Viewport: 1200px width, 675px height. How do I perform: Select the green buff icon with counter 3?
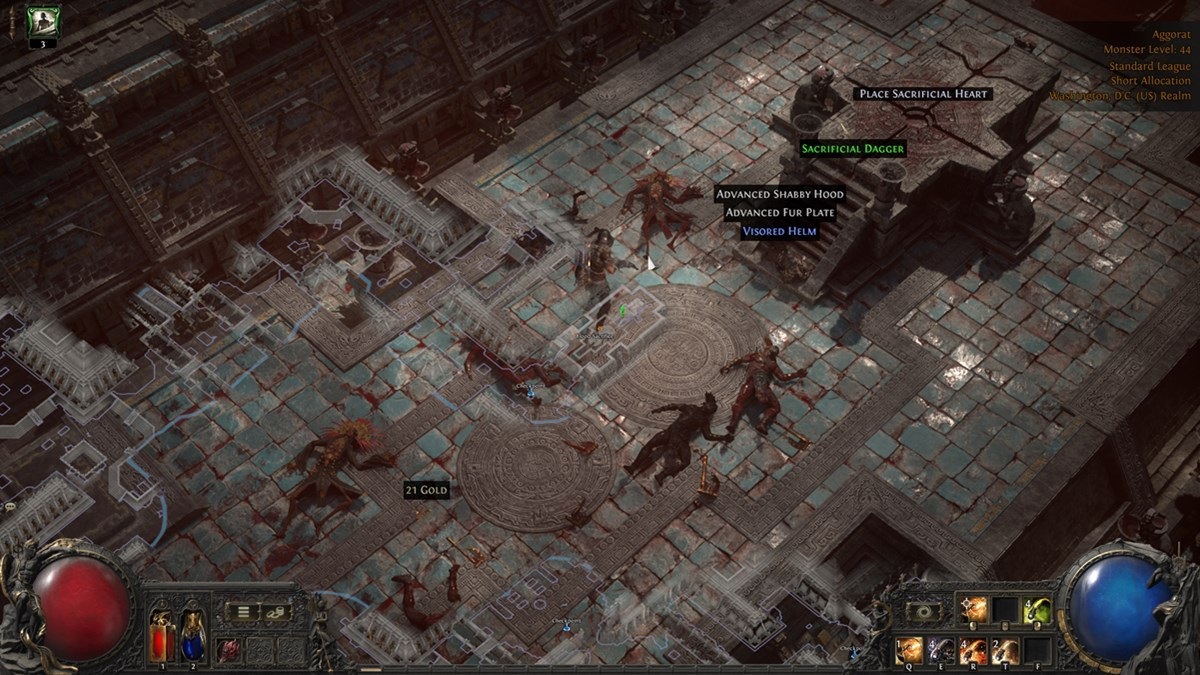click(x=43, y=22)
